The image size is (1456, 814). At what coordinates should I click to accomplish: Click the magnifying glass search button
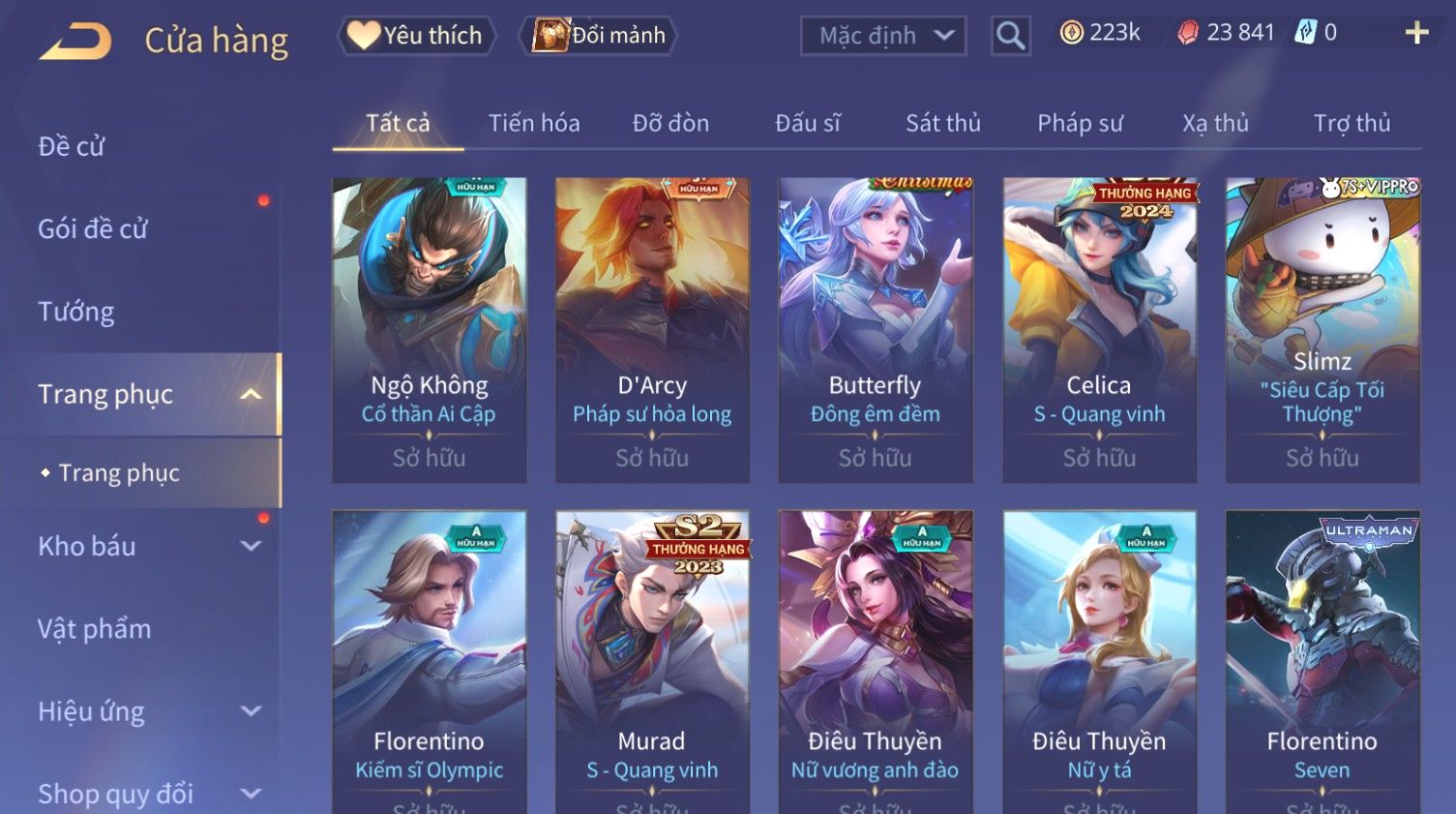point(1010,36)
